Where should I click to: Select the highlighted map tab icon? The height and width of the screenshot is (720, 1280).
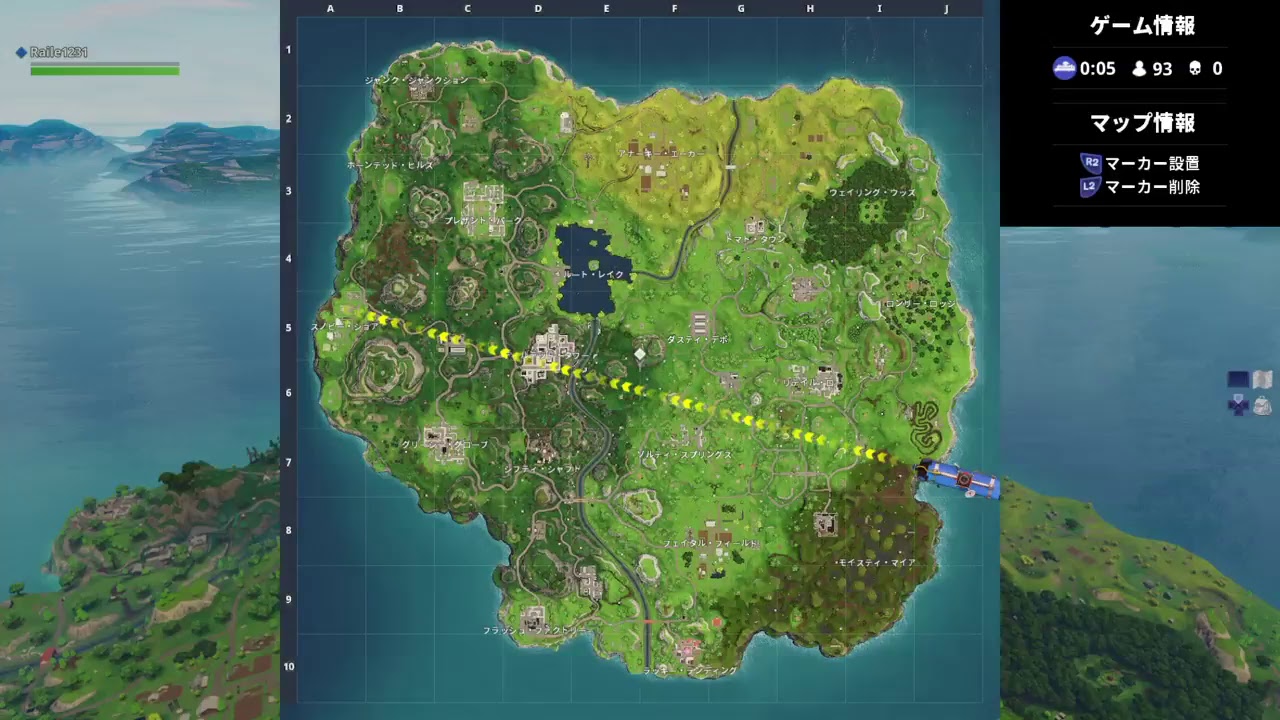point(1237,379)
